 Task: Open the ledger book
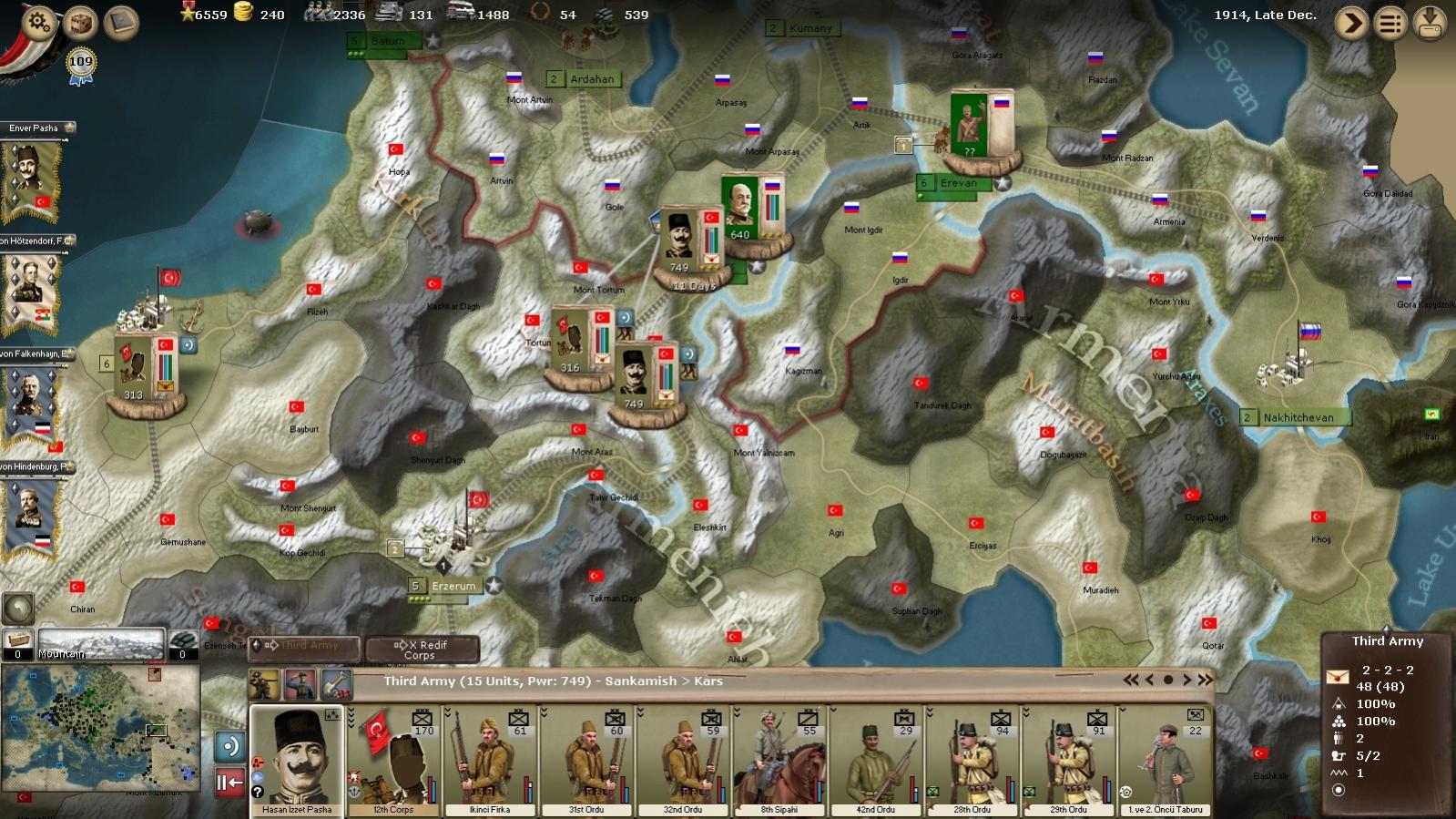pyautogui.click(x=121, y=22)
